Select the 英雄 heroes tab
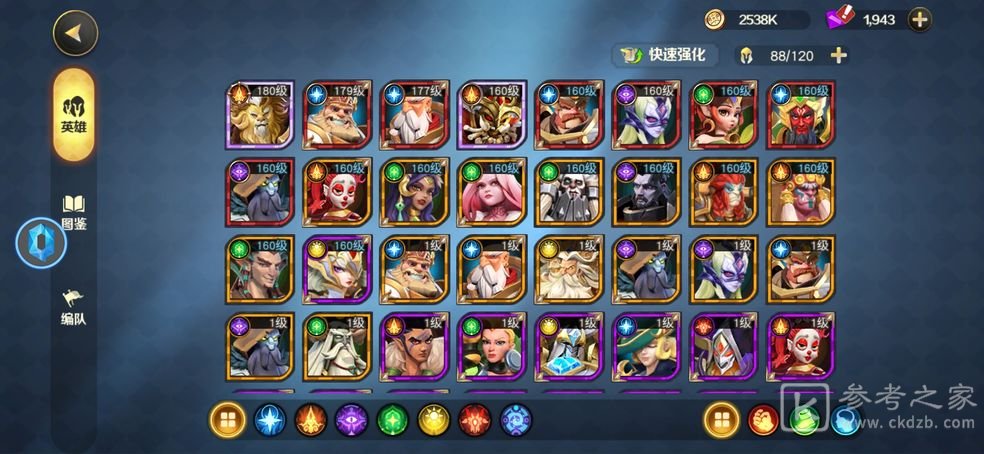 pos(74,114)
